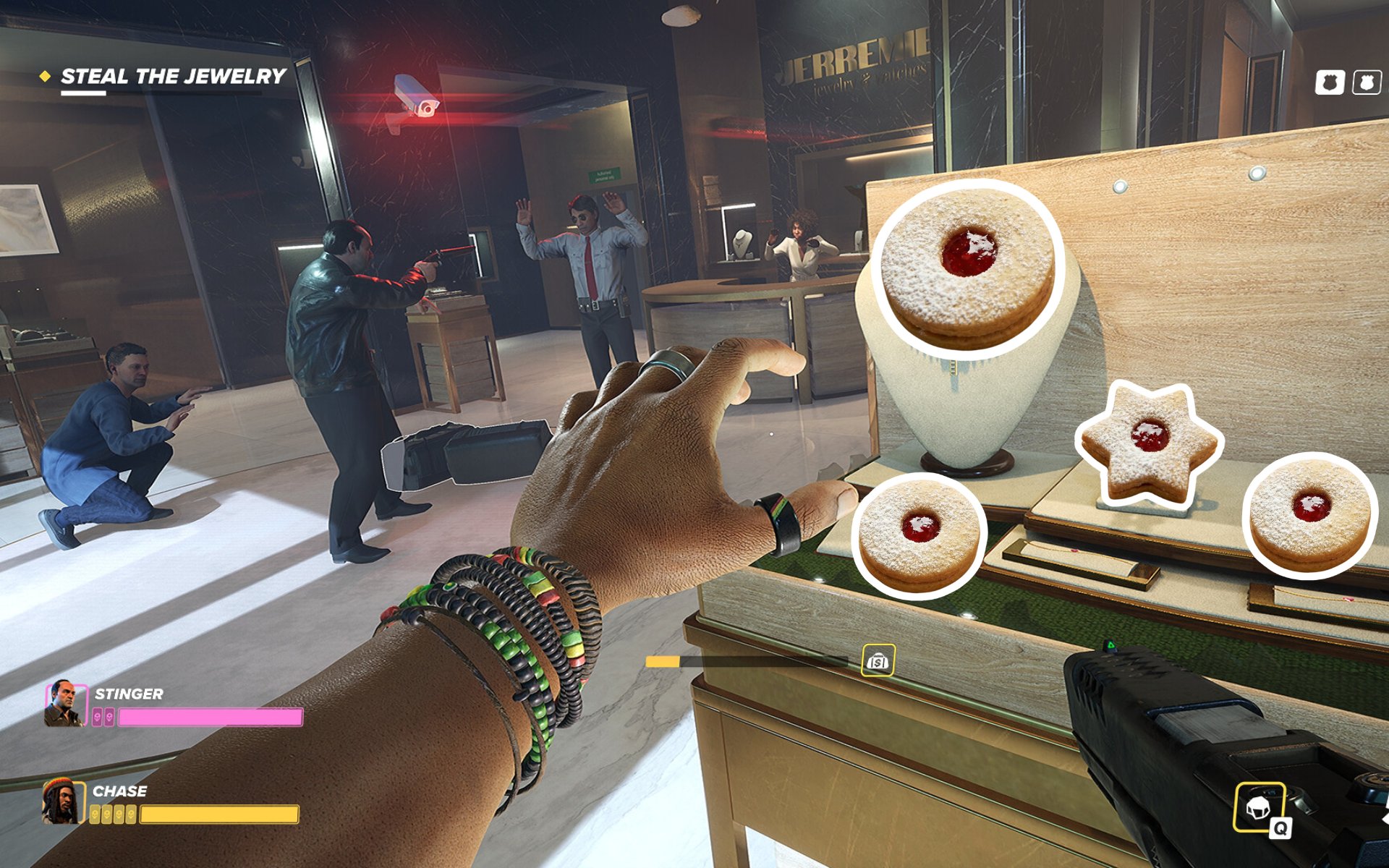This screenshot has height=868, width=1389.
Task: Click Stinger's teammate portrait
Action: [65, 703]
